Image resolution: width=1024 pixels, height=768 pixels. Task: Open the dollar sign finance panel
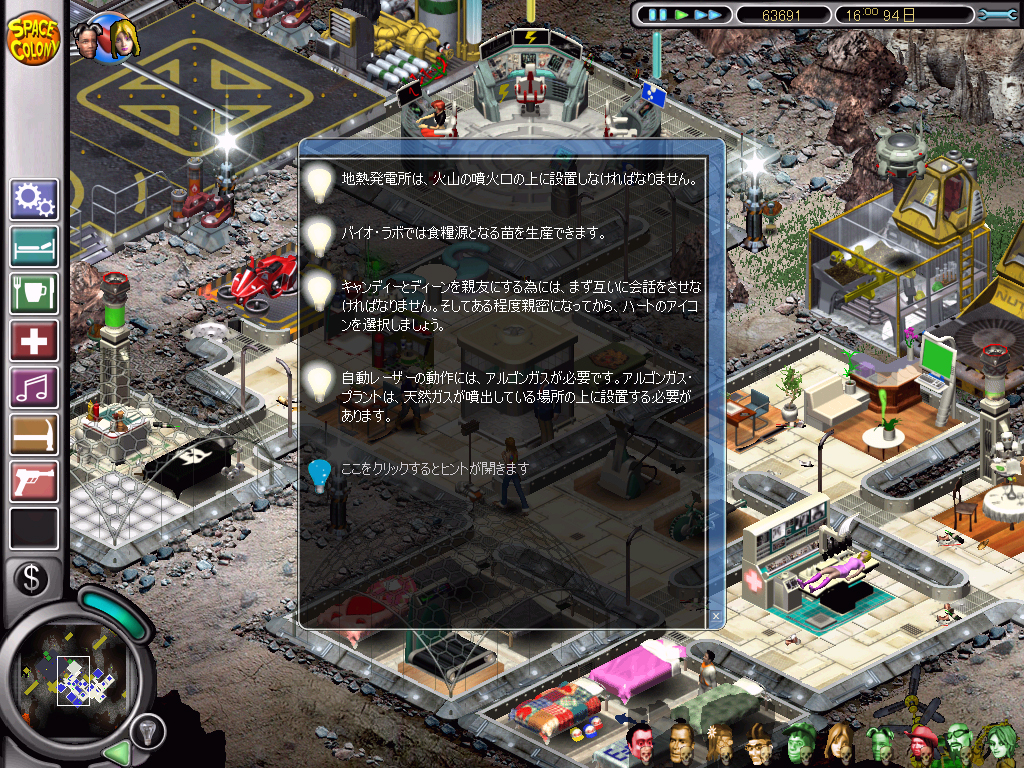point(33,577)
